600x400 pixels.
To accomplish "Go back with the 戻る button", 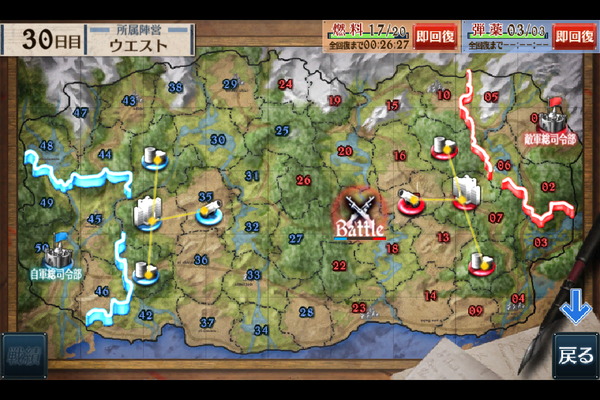I will tap(575, 355).
